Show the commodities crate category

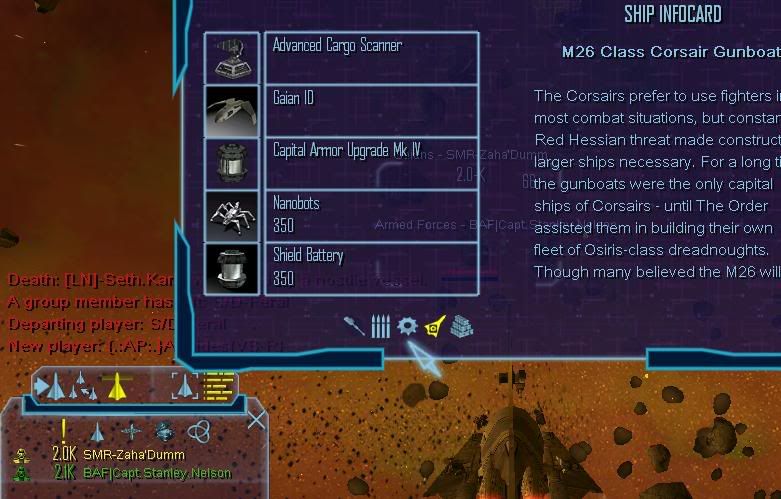click(460, 326)
